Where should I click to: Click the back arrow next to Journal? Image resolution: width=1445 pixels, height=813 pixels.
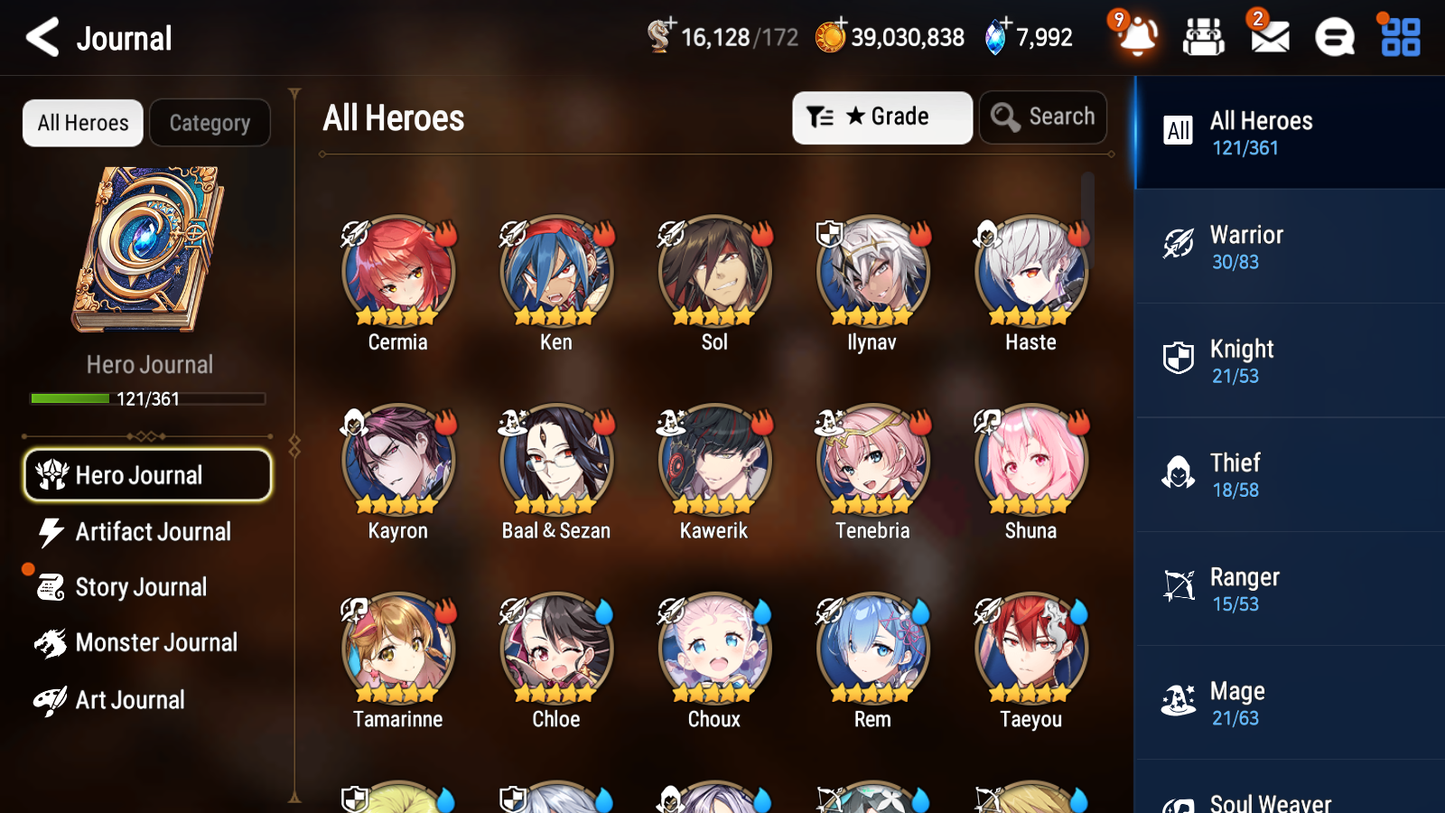(x=42, y=36)
